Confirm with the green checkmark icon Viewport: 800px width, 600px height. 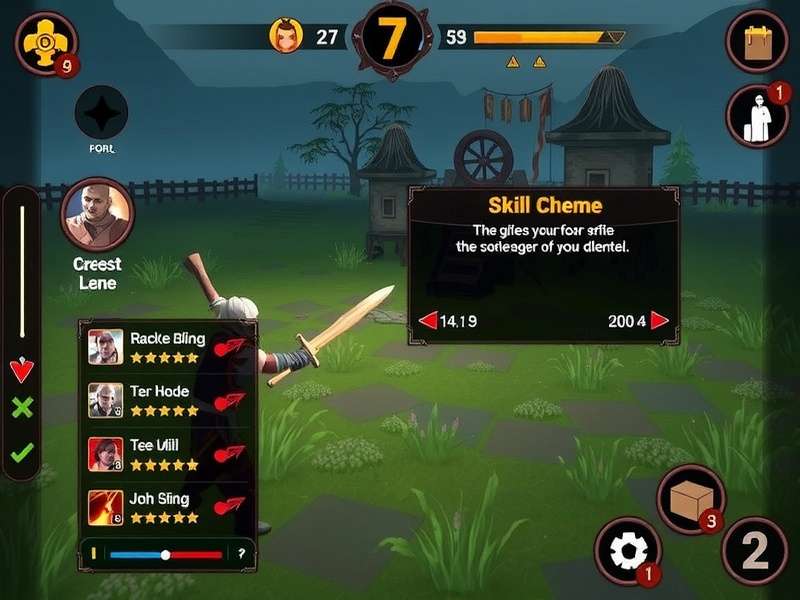click(x=21, y=452)
